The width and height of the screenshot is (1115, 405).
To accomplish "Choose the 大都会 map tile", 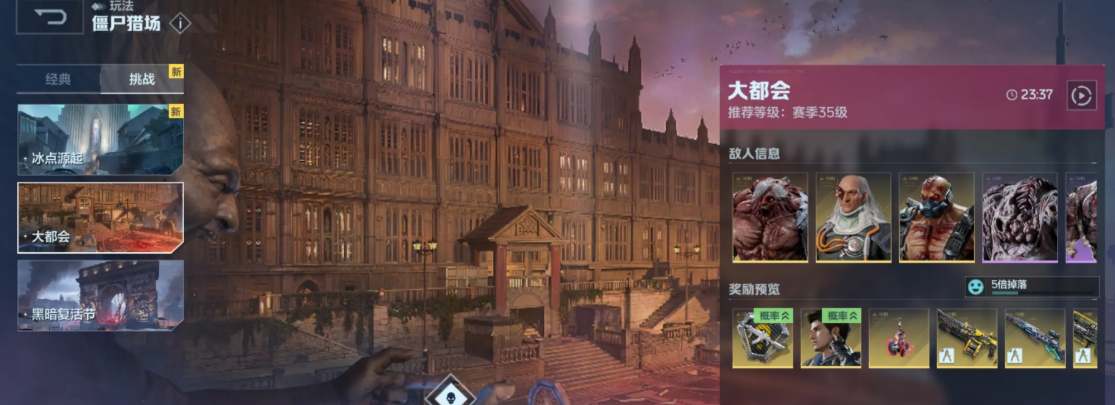I will coord(100,217).
